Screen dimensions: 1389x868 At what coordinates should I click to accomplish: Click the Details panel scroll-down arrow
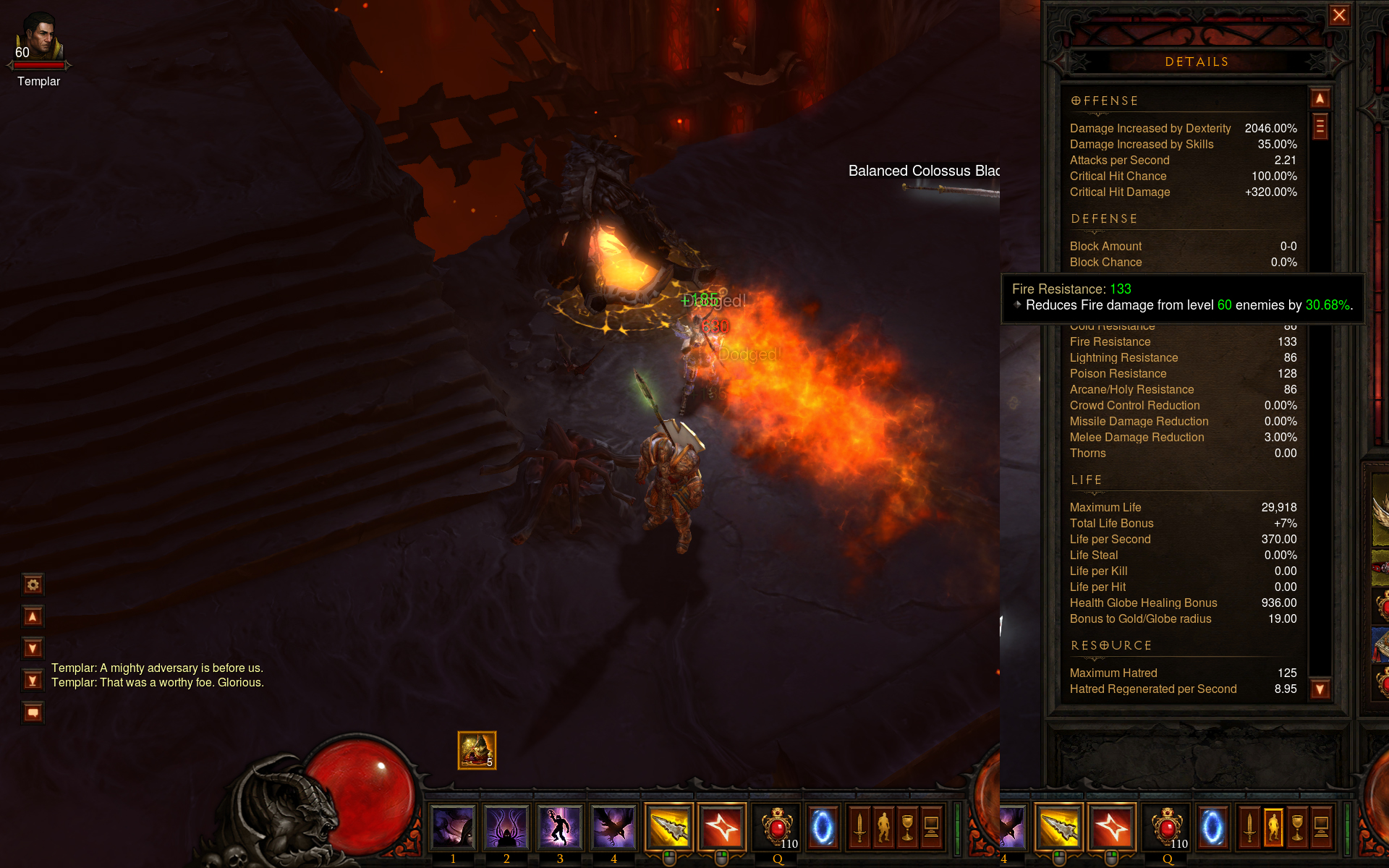1320,689
